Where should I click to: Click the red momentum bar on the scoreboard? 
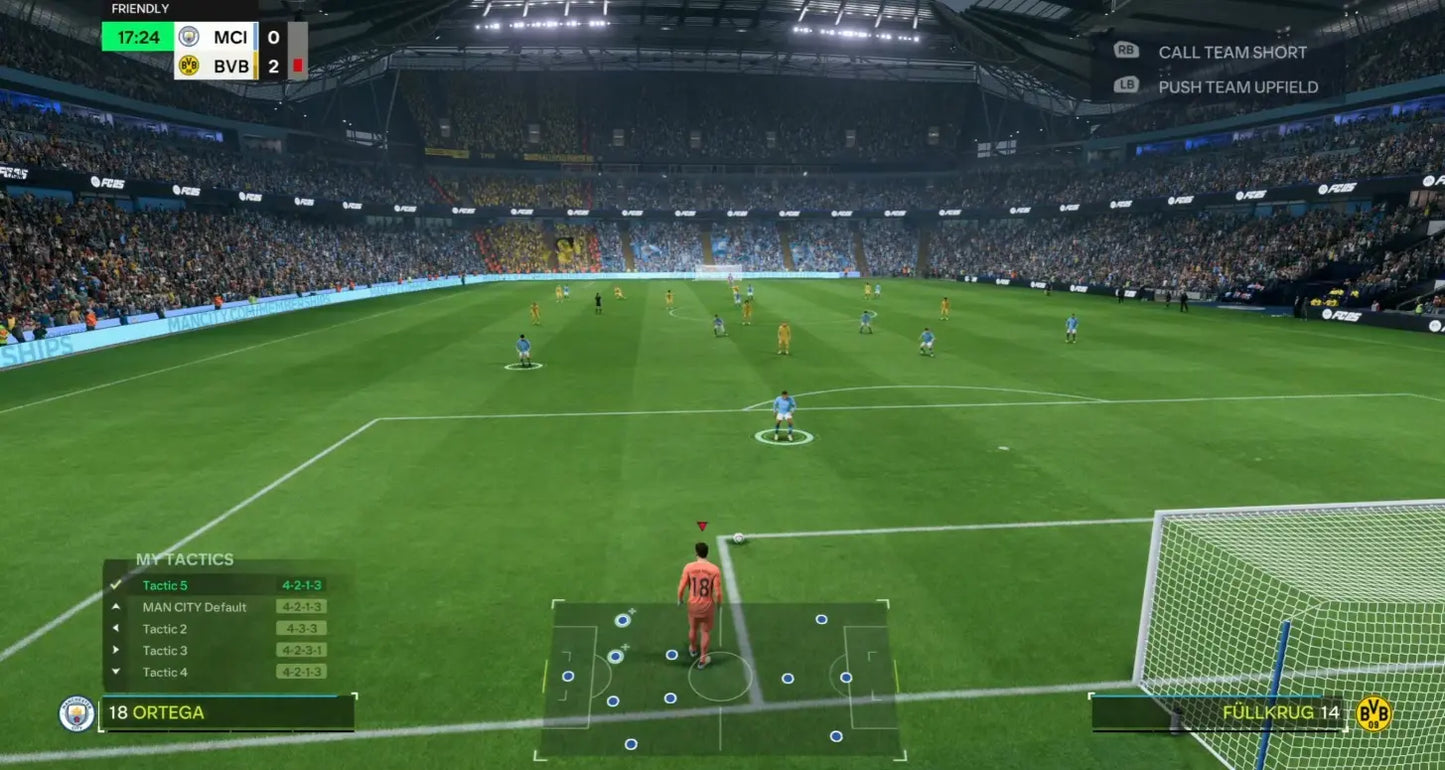tap(297, 64)
